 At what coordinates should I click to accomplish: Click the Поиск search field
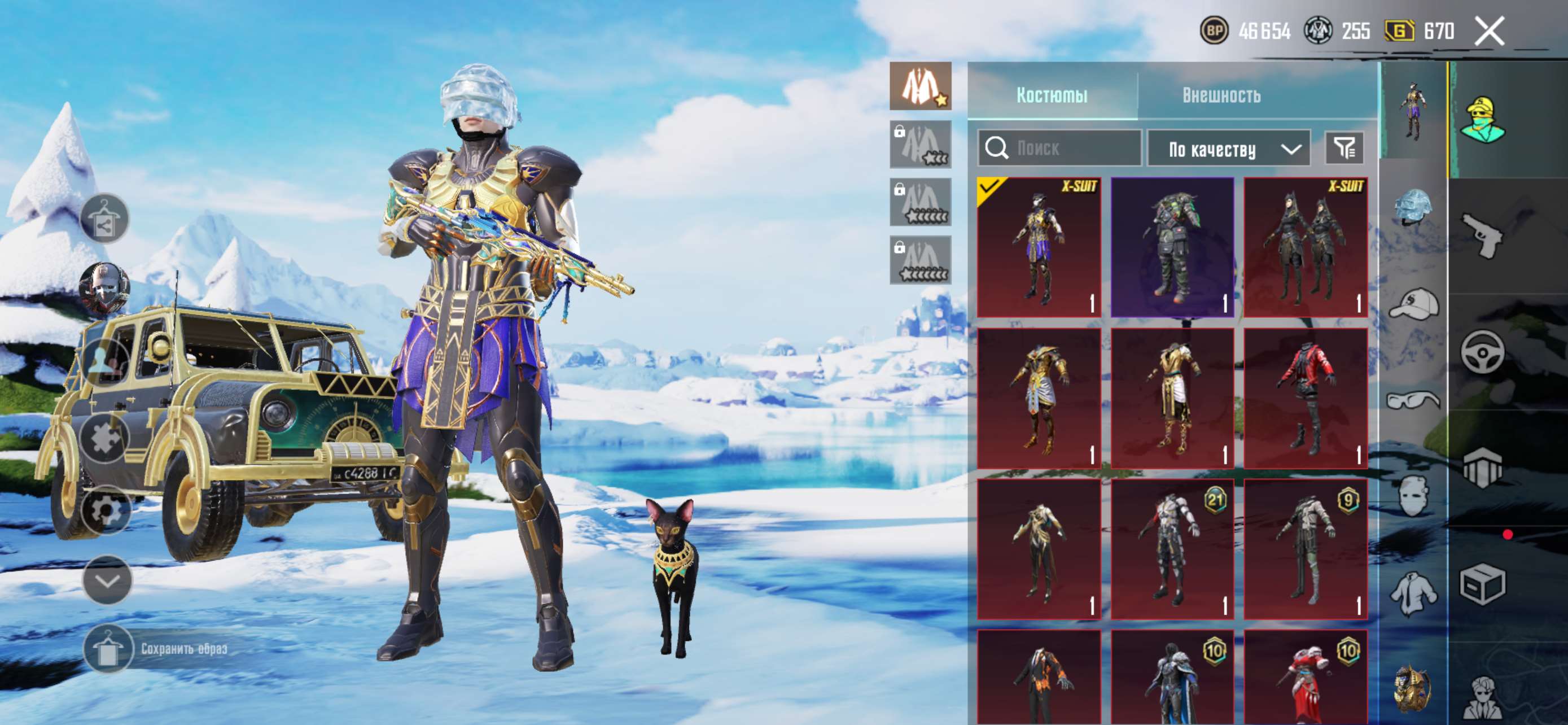click(1059, 148)
